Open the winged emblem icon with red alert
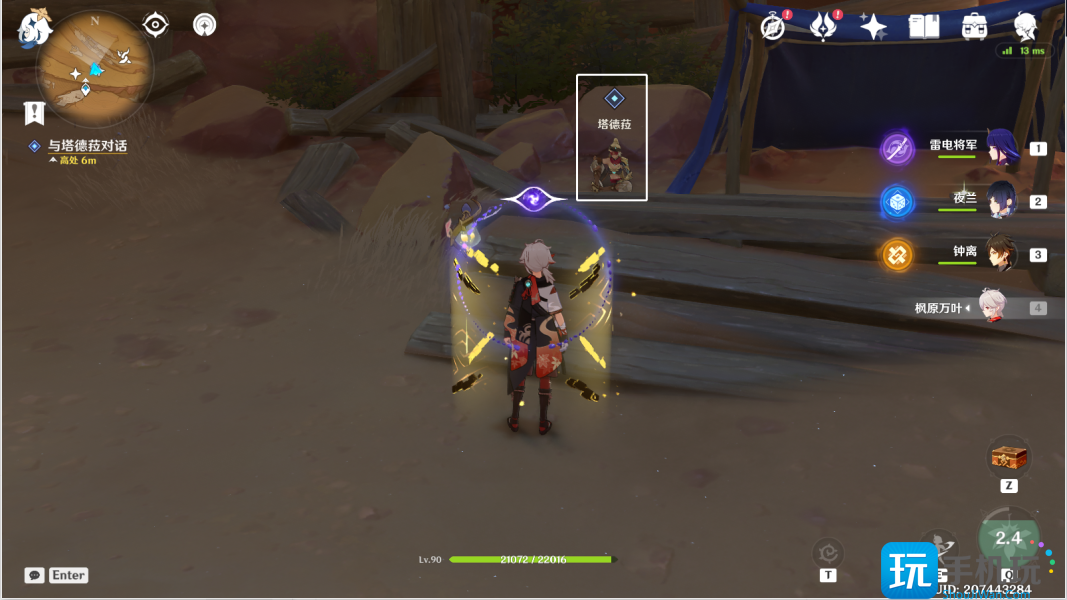 (823, 27)
